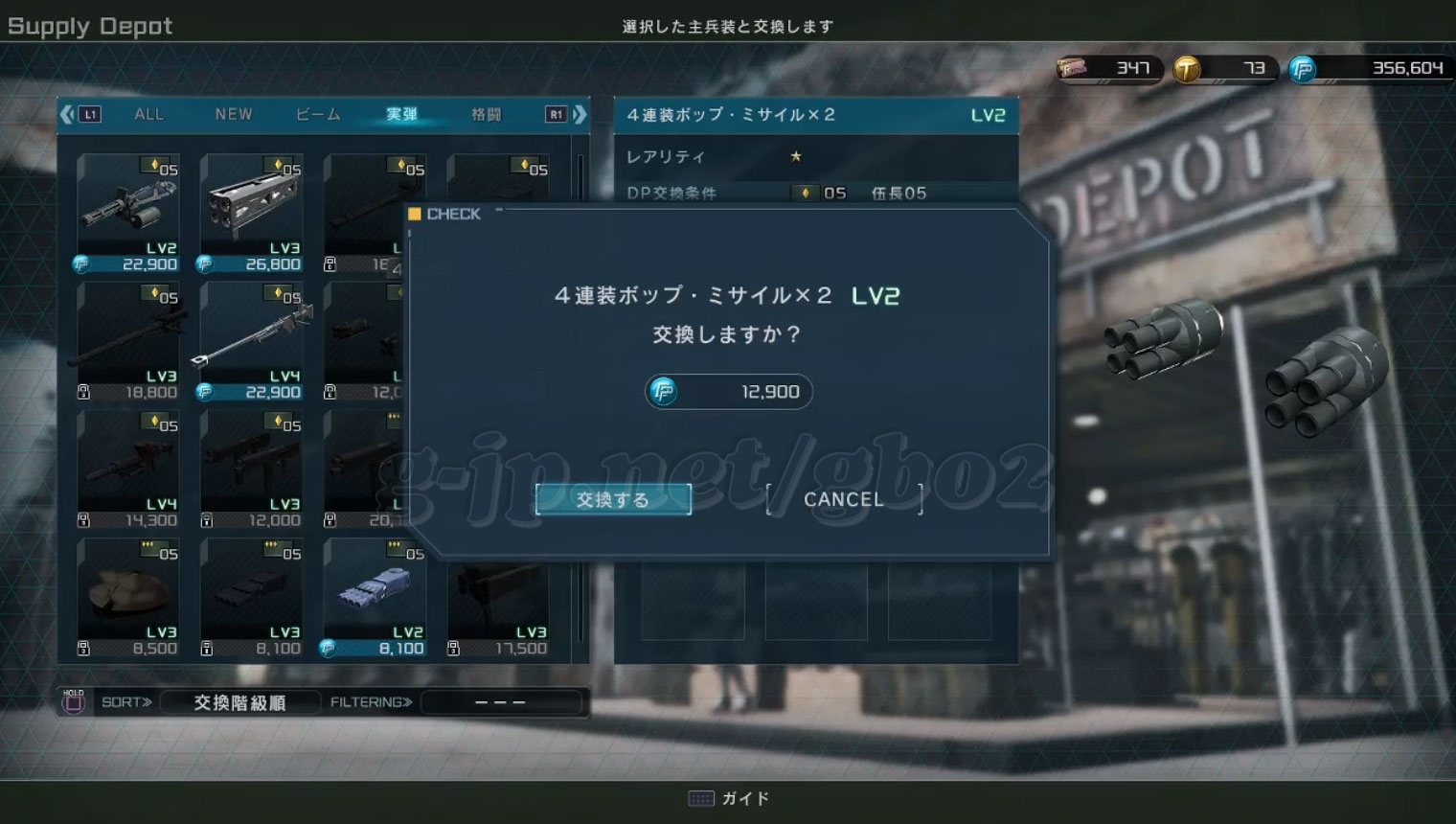The height and width of the screenshot is (824, 1456).
Task: Select the LV2 weapon priced 22,900
Action: coord(127,213)
